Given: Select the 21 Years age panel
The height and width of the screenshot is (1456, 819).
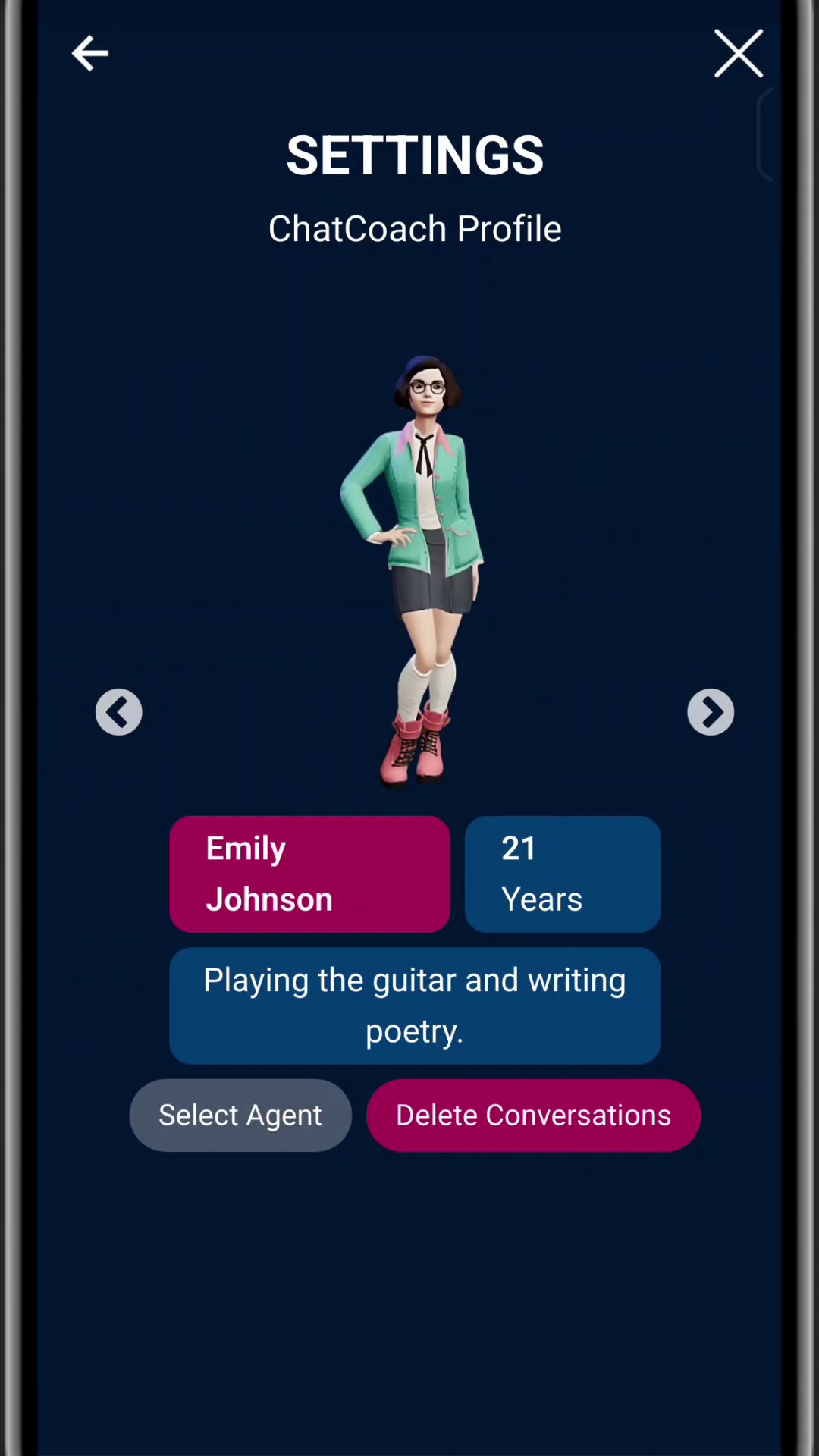Looking at the screenshot, I should click(x=562, y=874).
